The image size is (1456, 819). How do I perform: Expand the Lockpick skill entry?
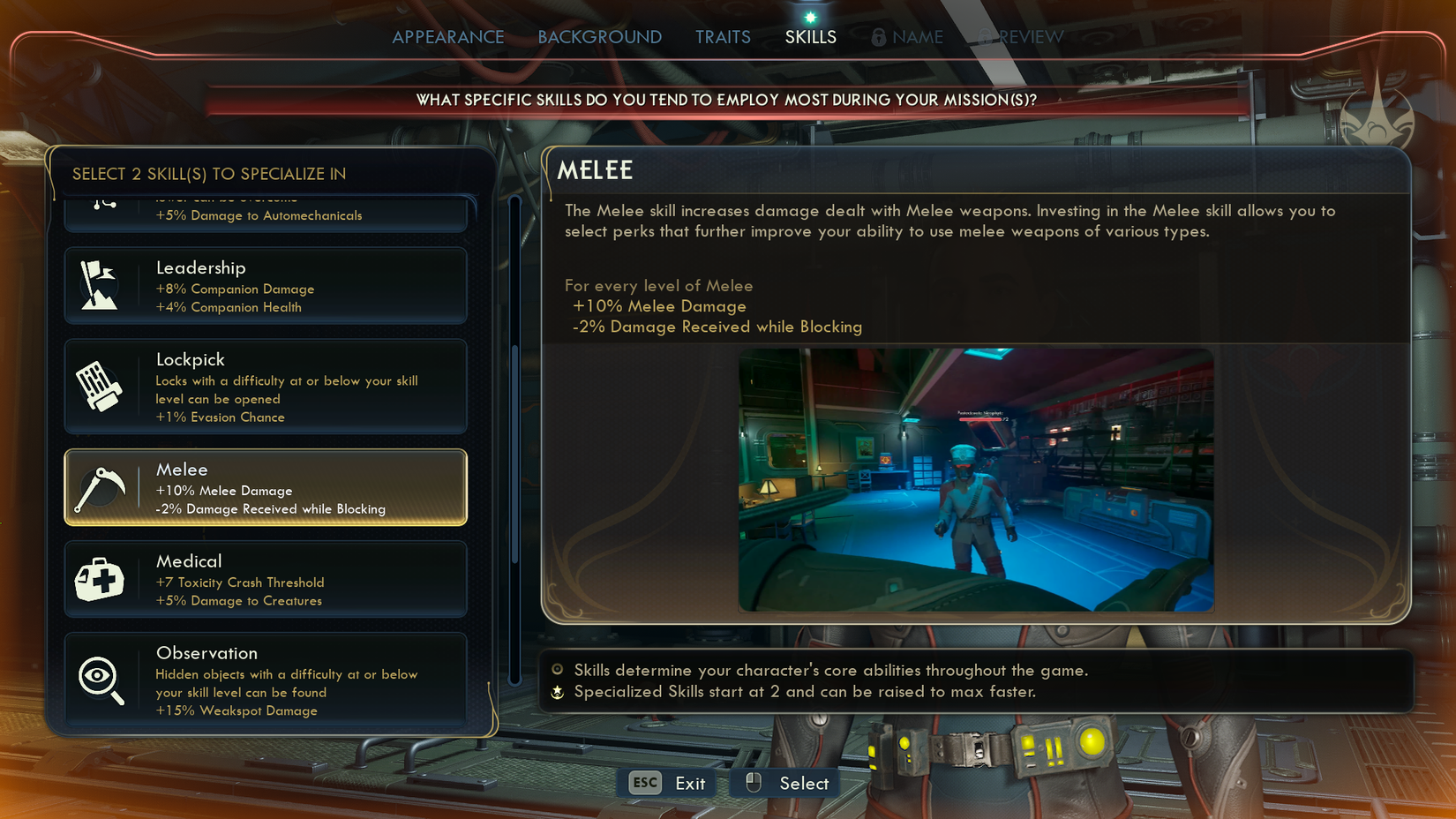point(265,386)
